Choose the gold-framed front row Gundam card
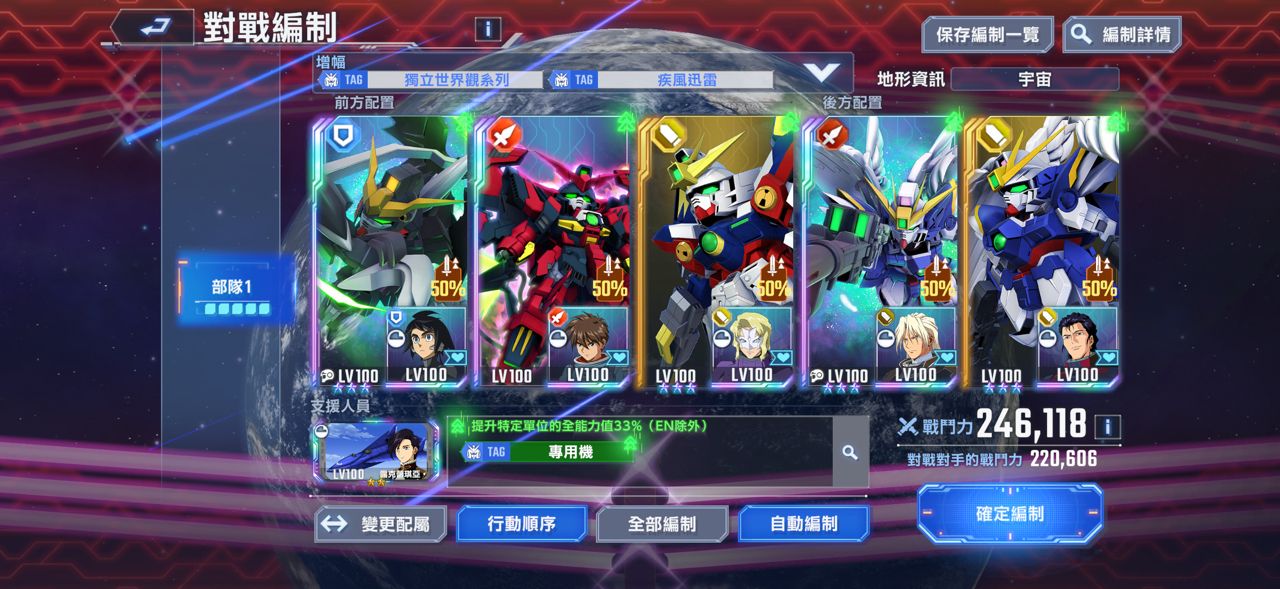 point(716,252)
